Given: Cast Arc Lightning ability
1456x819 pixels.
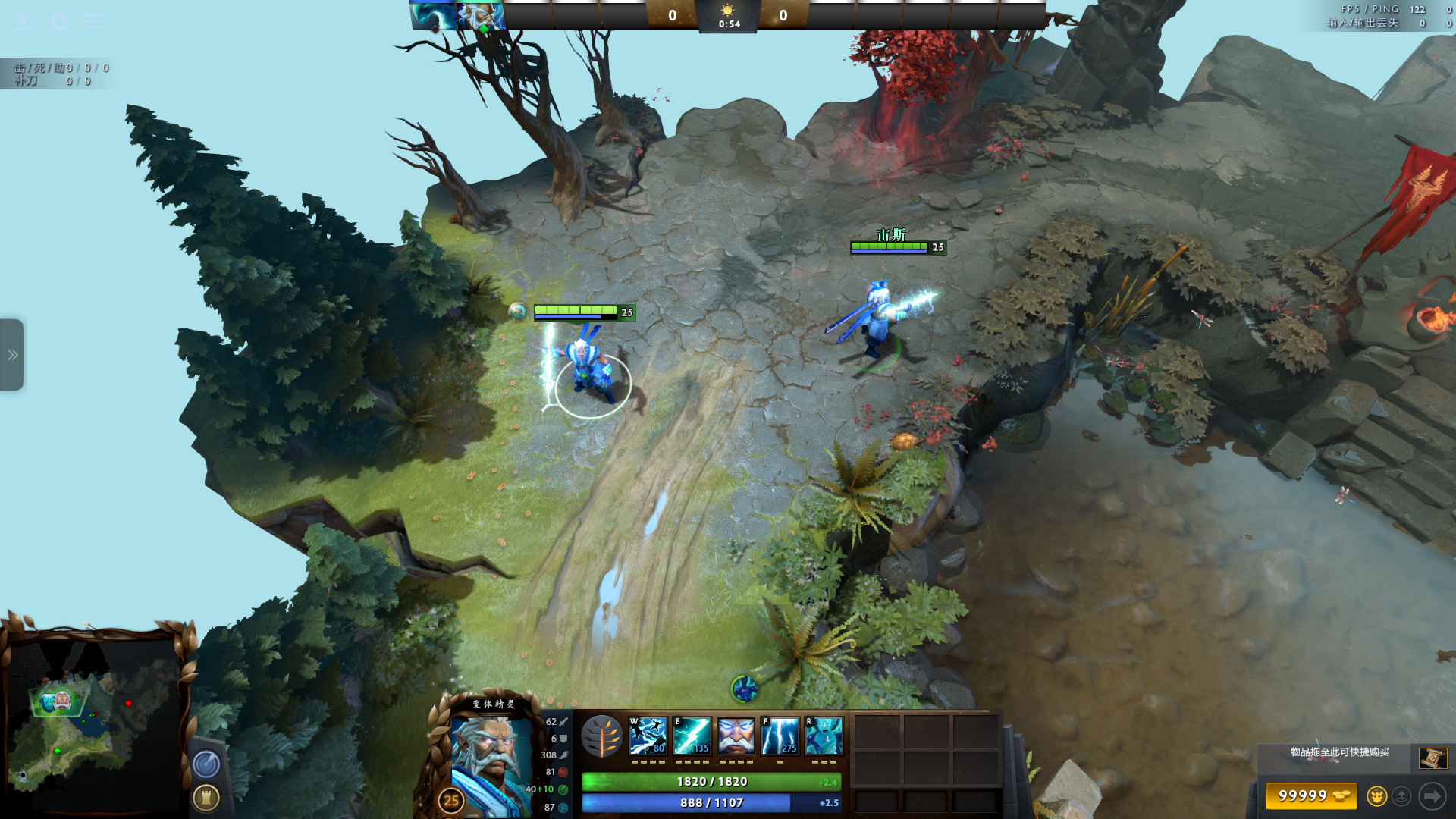Looking at the screenshot, I should coord(648,736).
